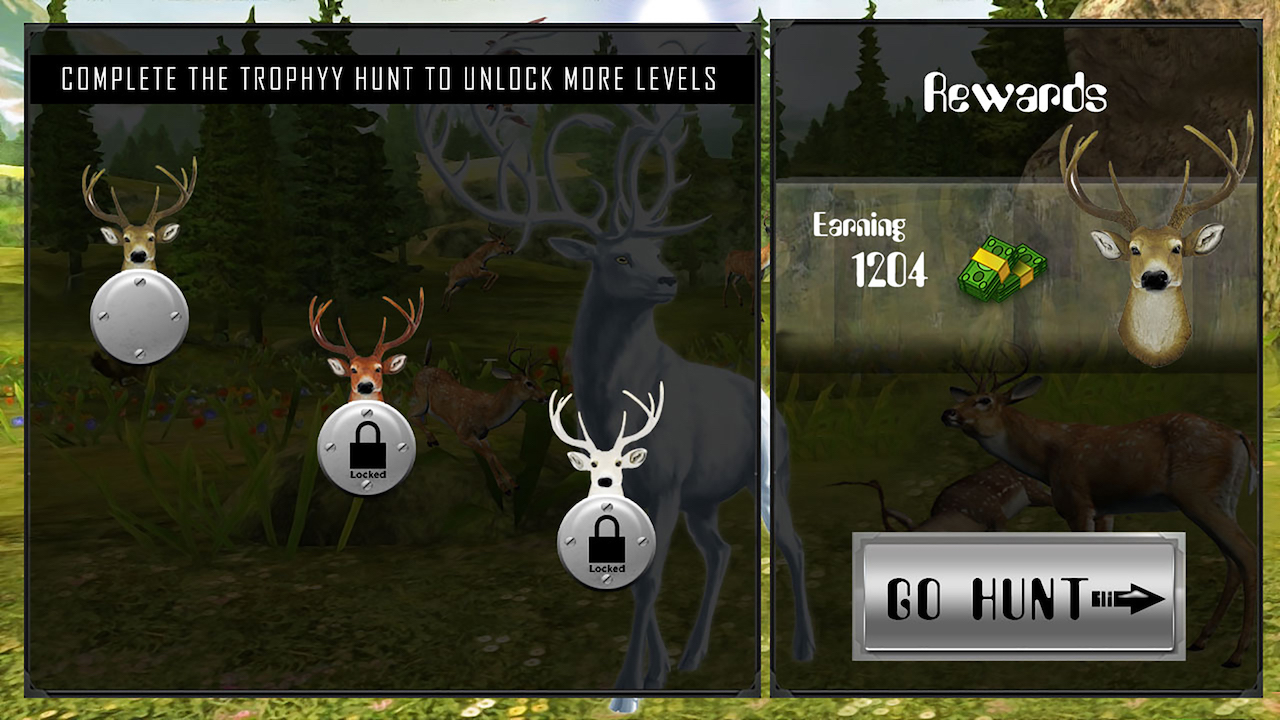Select the unlocked silver level medallion
Image resolution: width=1280 pixels, height=720 pixels.
[x=140, y=315]
